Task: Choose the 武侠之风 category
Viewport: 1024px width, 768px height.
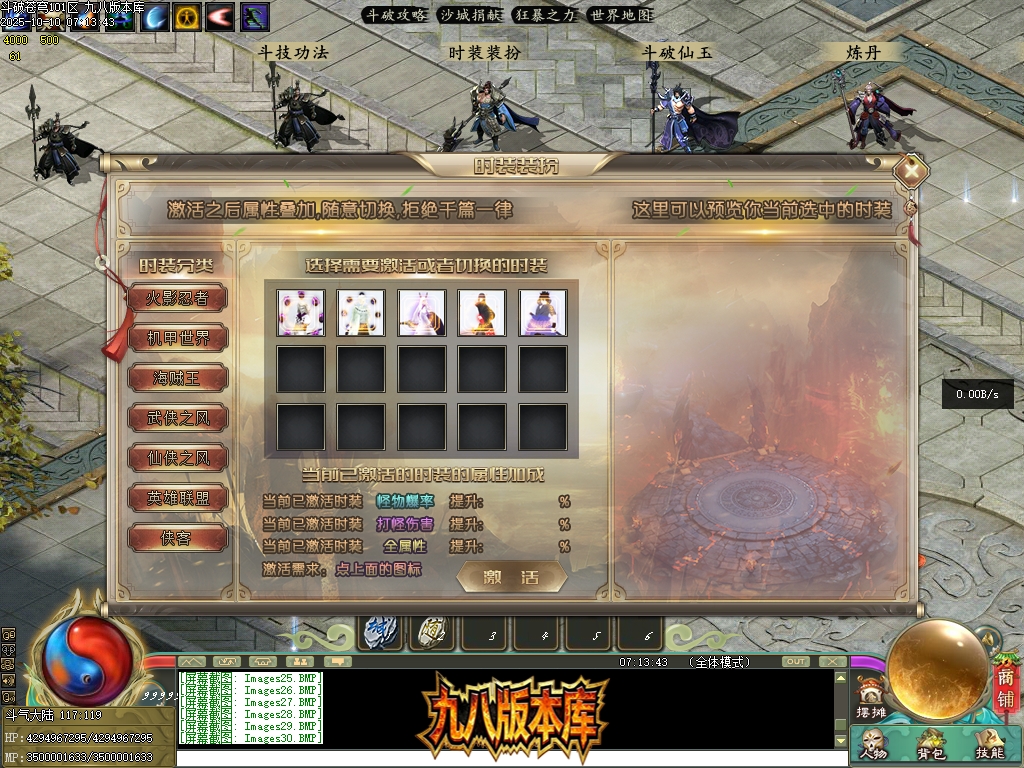Action: [177, 418]
